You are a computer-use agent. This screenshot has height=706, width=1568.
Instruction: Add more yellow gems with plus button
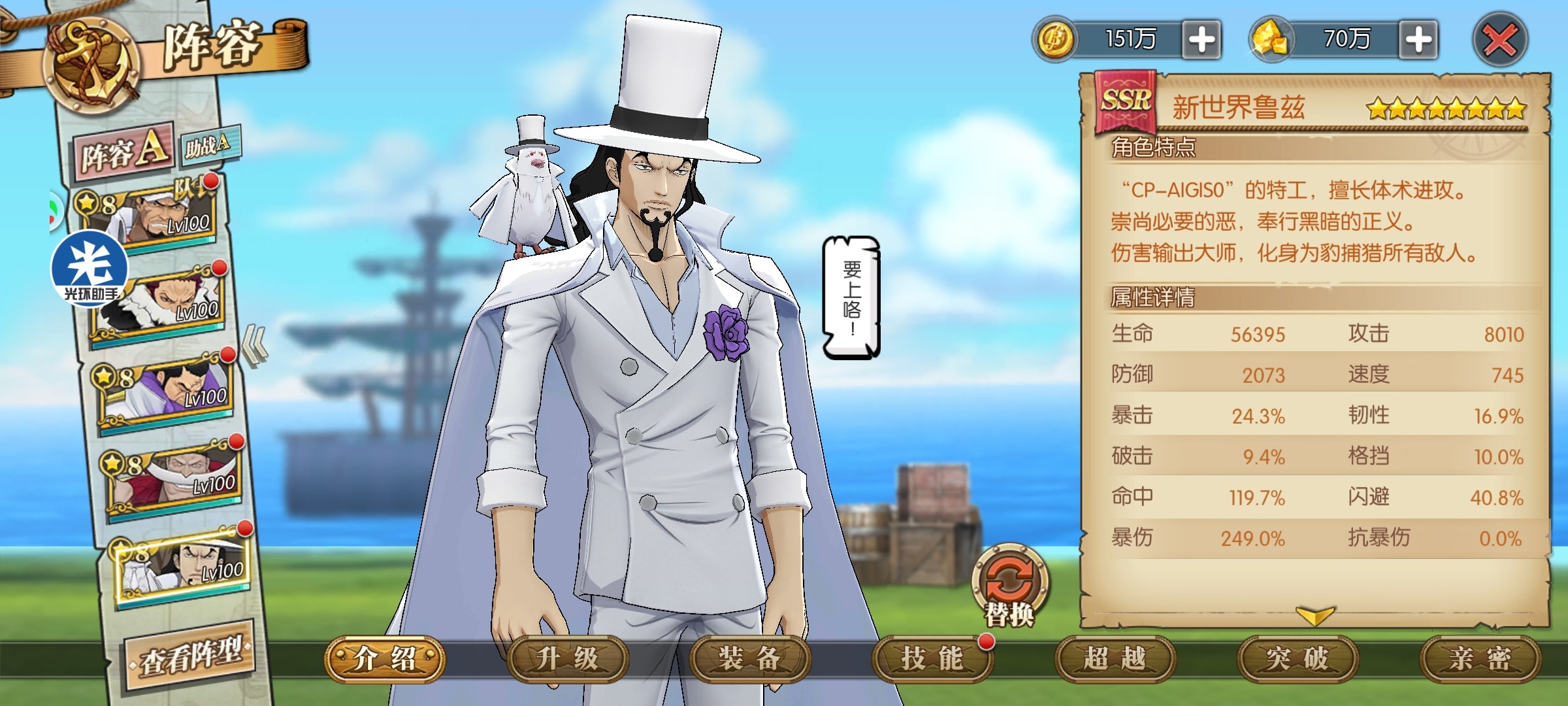tap(1418, 41)
